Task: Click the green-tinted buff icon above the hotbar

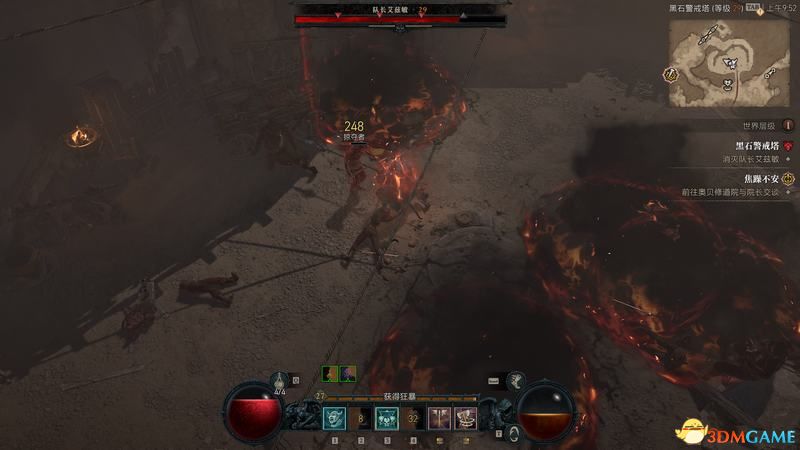Action: pyautogui.click(x=330, y=373)
